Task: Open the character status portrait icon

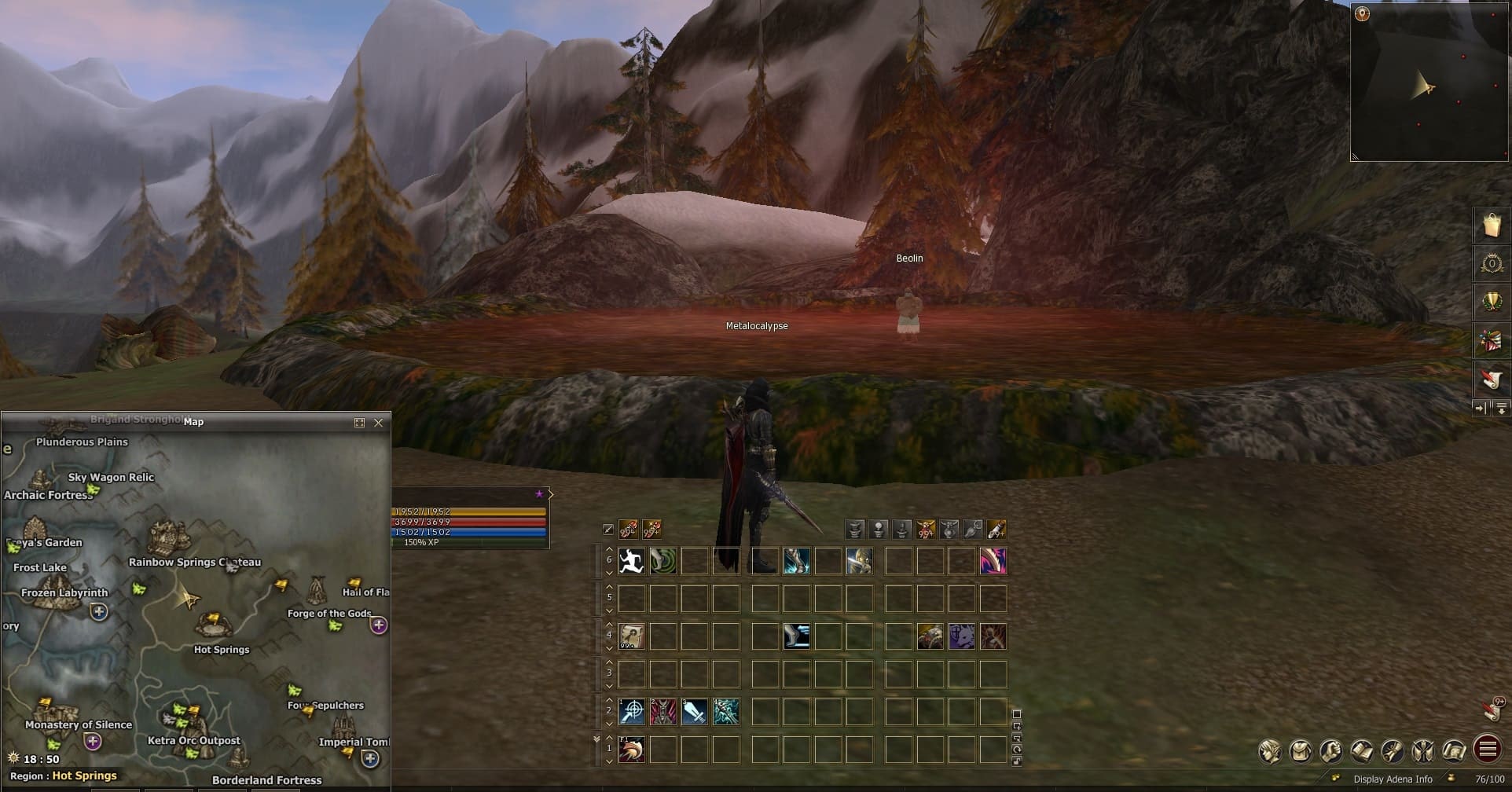Action: tap(1269, 751)
